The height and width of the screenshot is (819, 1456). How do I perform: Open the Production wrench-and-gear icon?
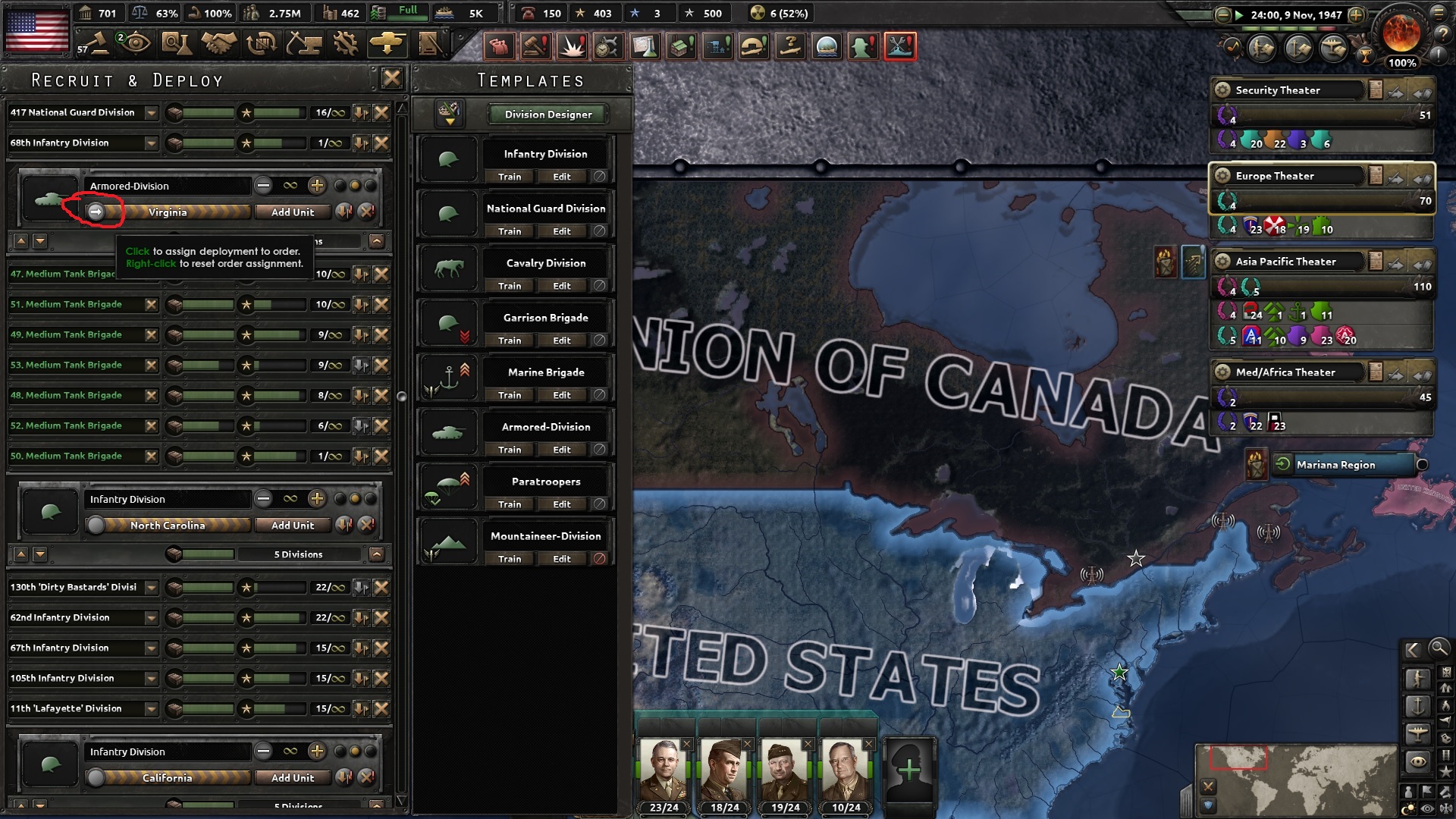pyautogui.click(x=345, y=44)
